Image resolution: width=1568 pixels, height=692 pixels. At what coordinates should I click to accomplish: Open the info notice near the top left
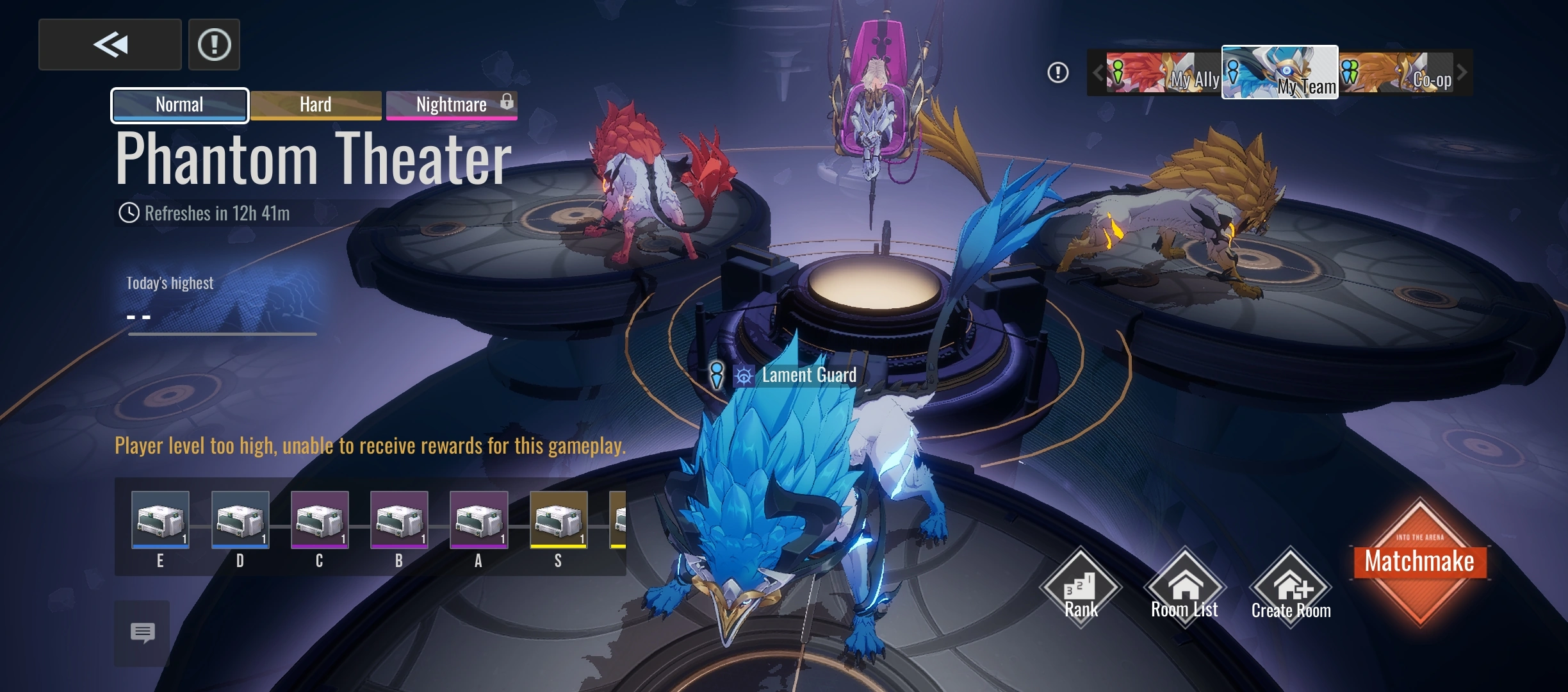(214, 44)
